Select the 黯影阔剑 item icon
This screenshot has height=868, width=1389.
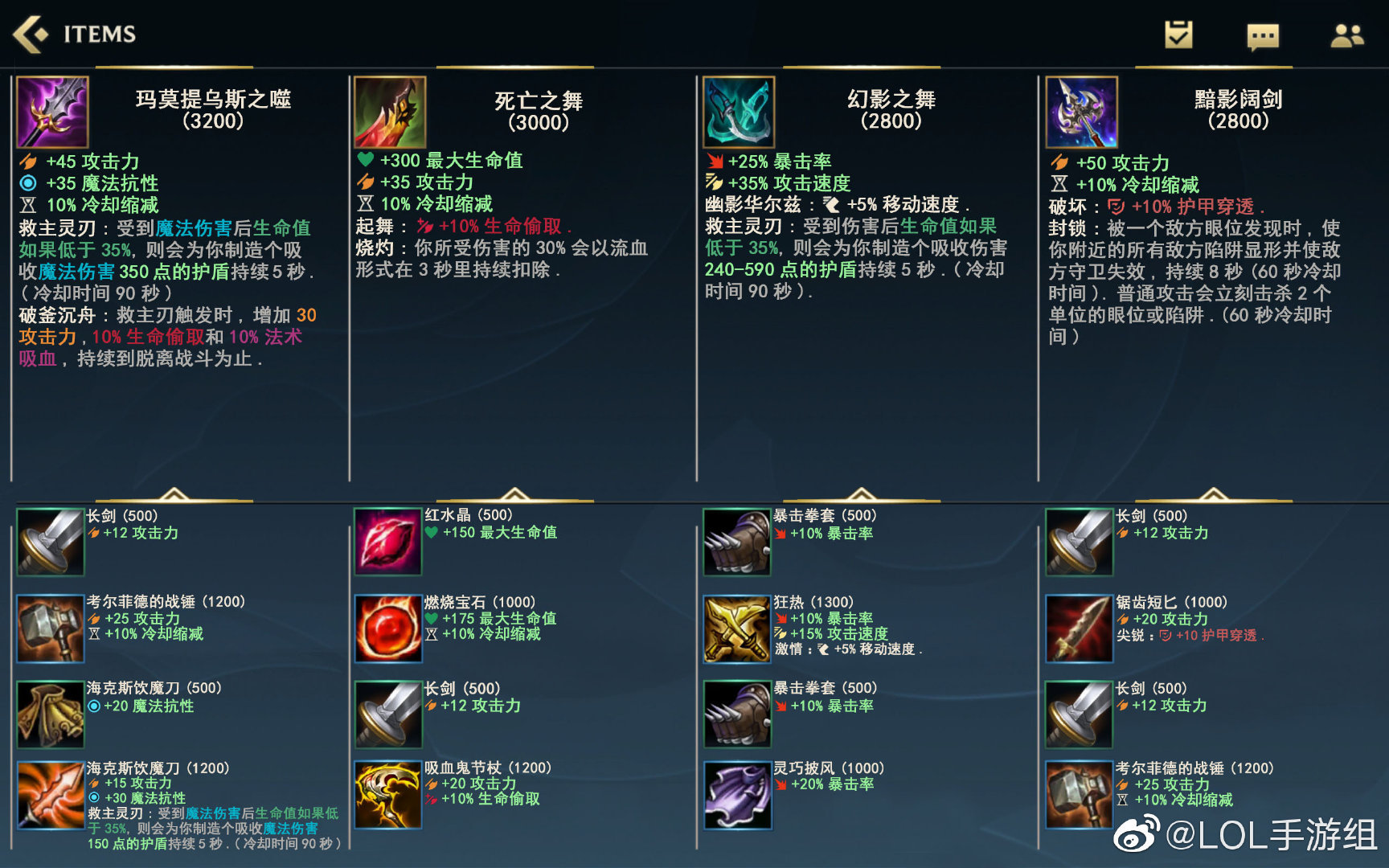(1081, 113)
